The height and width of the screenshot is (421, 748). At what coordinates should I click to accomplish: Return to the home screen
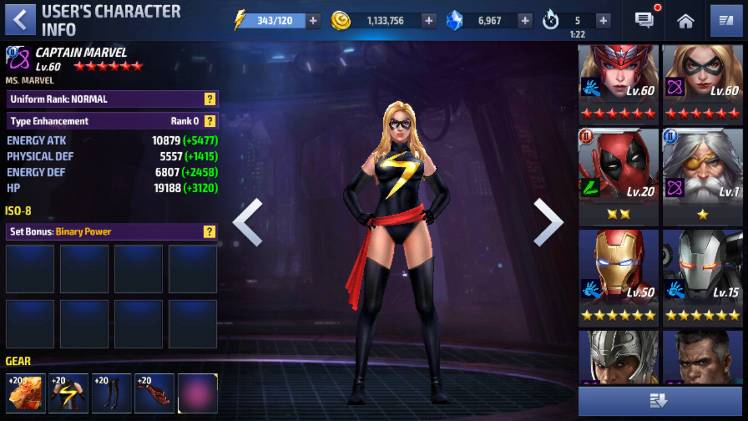tap(685, 20)
